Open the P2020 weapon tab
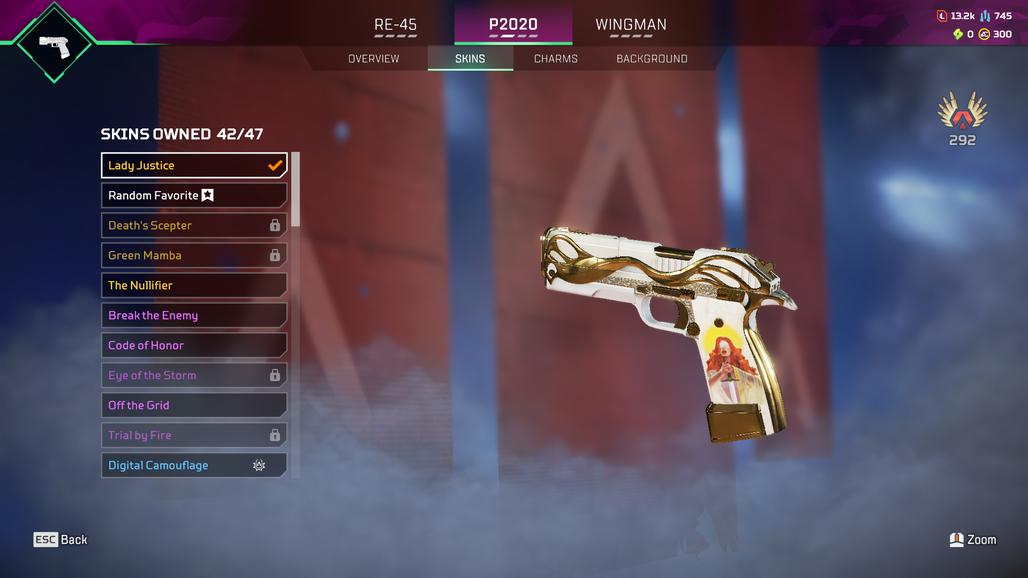Image resolution: width=1028 pixels, height=578 pixels. 513,25
